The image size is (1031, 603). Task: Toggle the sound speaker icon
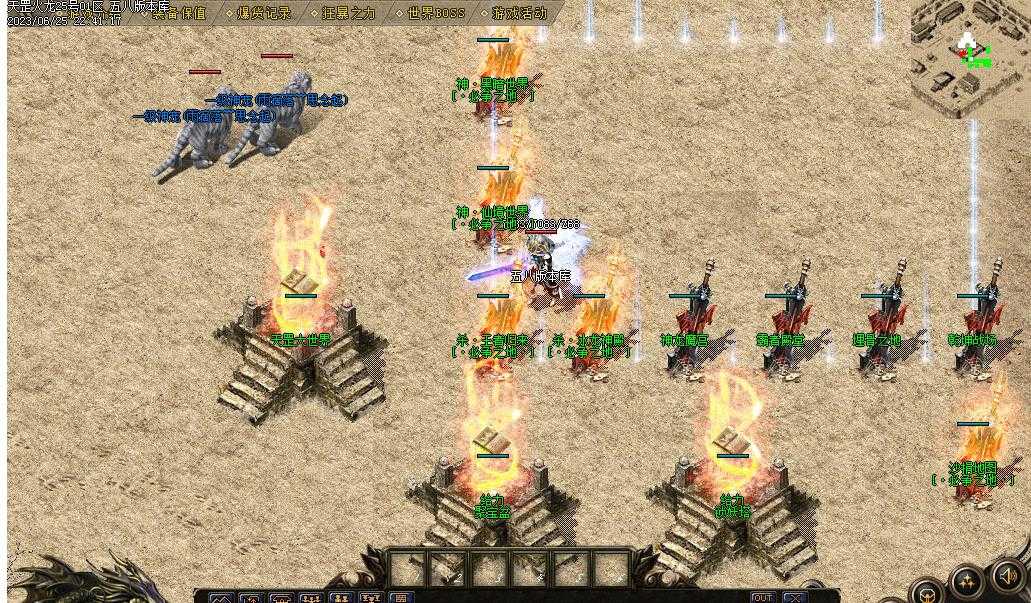pyautogui.click(x=1008, y=577)
